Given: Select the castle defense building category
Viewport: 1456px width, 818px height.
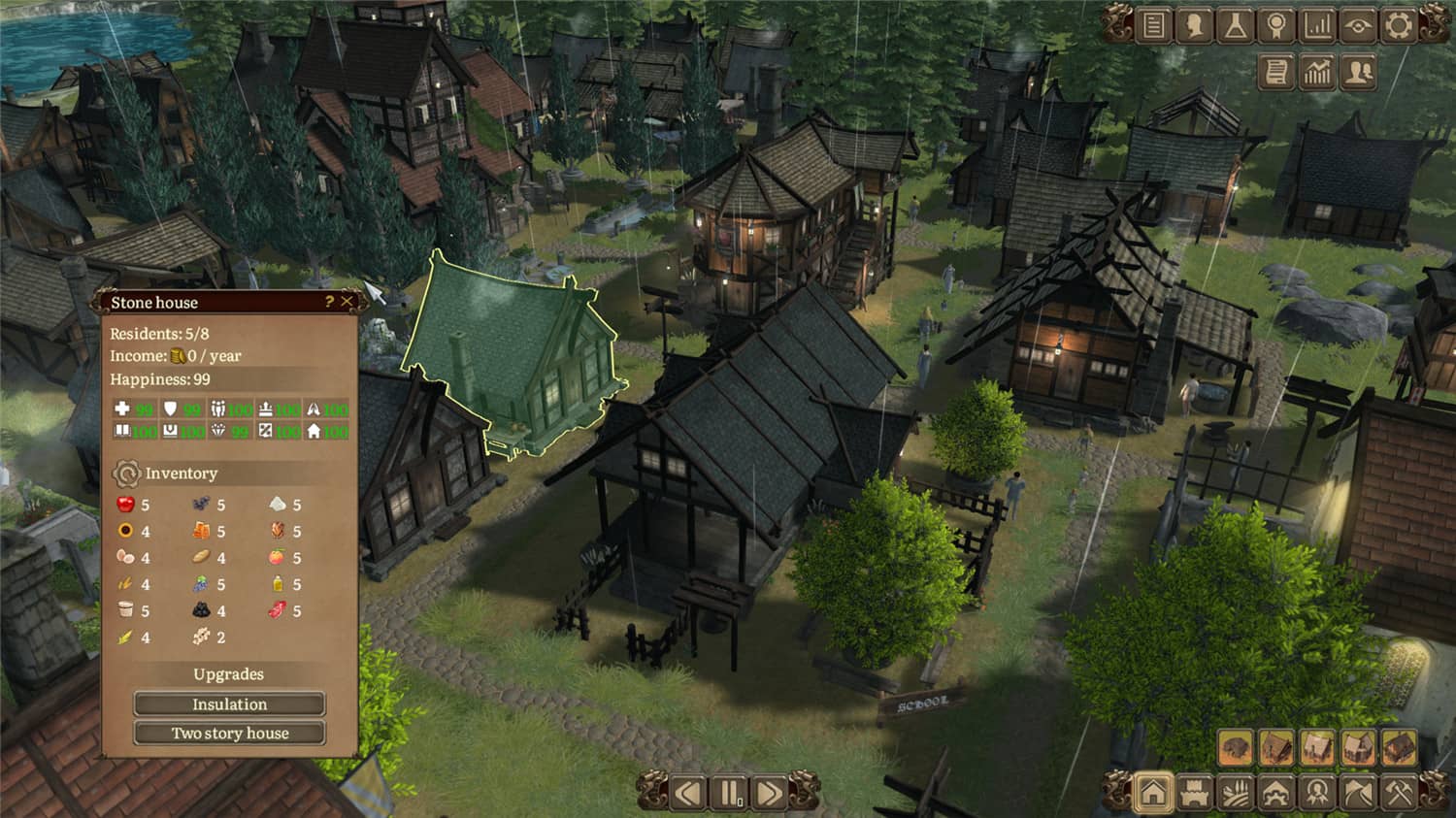Looking at the screenshot, I should point(1193,792).
